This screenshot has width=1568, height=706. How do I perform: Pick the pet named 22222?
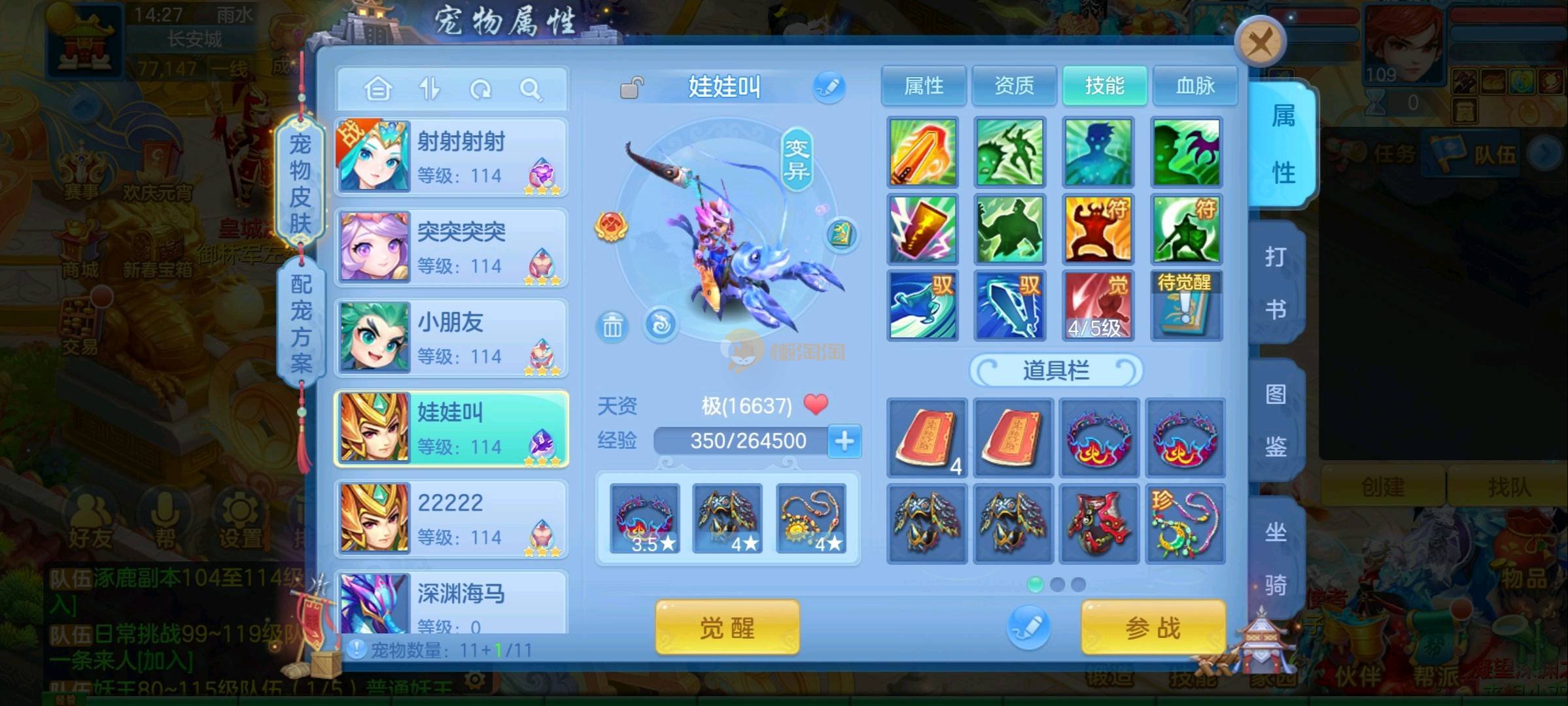(451, 518)
